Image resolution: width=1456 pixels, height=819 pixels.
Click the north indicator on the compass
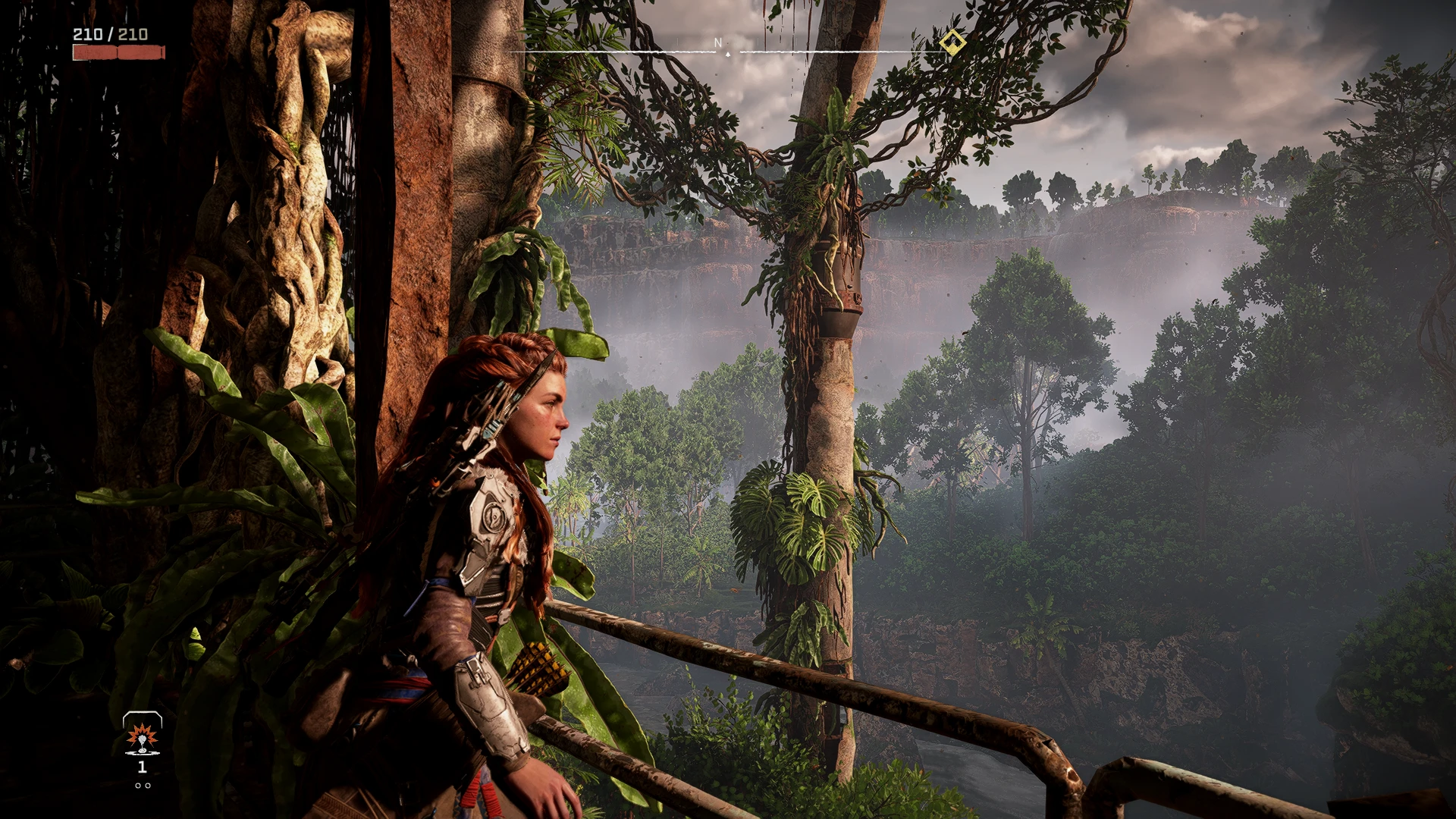[718, 44]
